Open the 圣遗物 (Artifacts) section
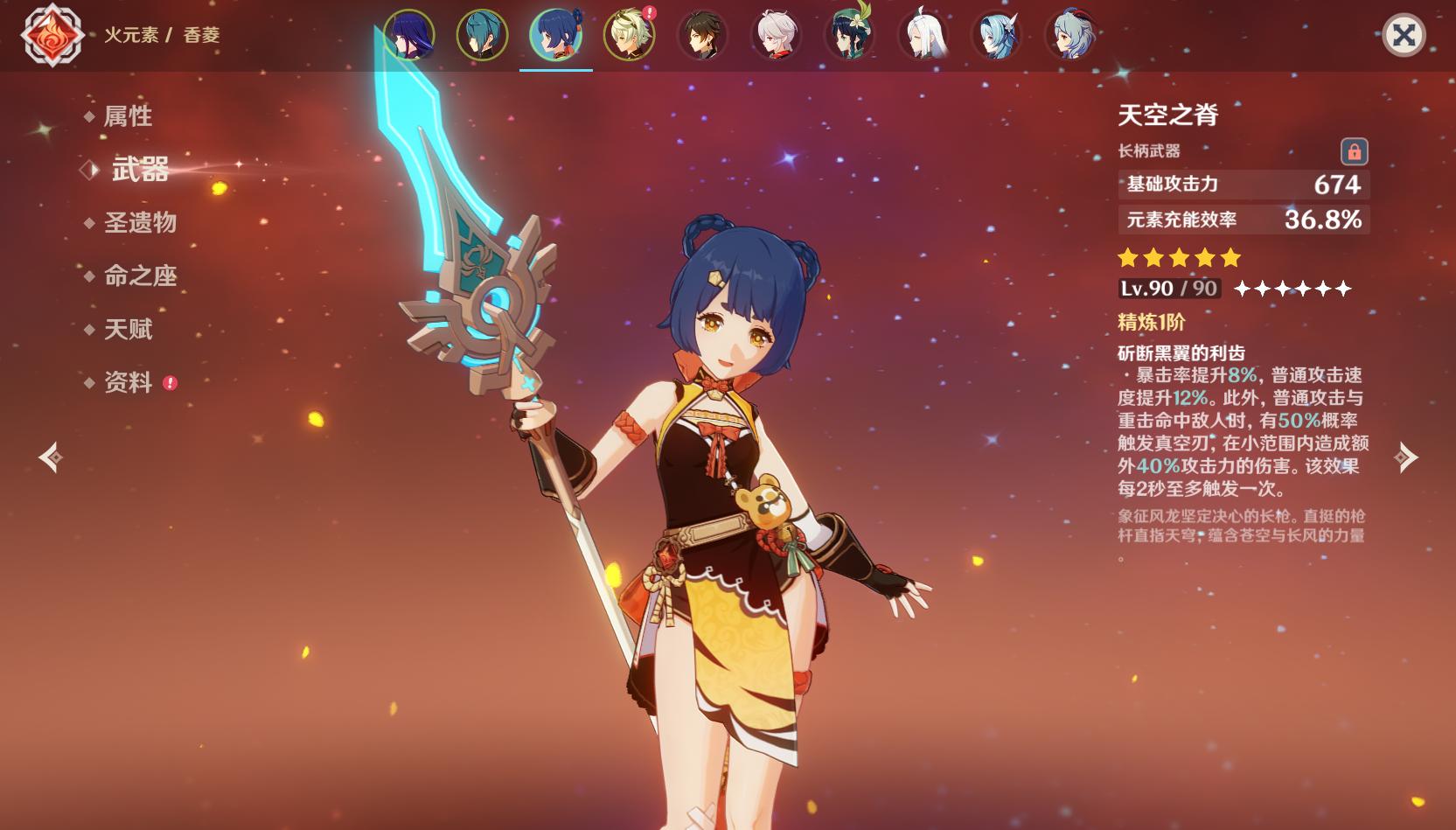The image size is (1456, 830). click(x=140, y=222)
